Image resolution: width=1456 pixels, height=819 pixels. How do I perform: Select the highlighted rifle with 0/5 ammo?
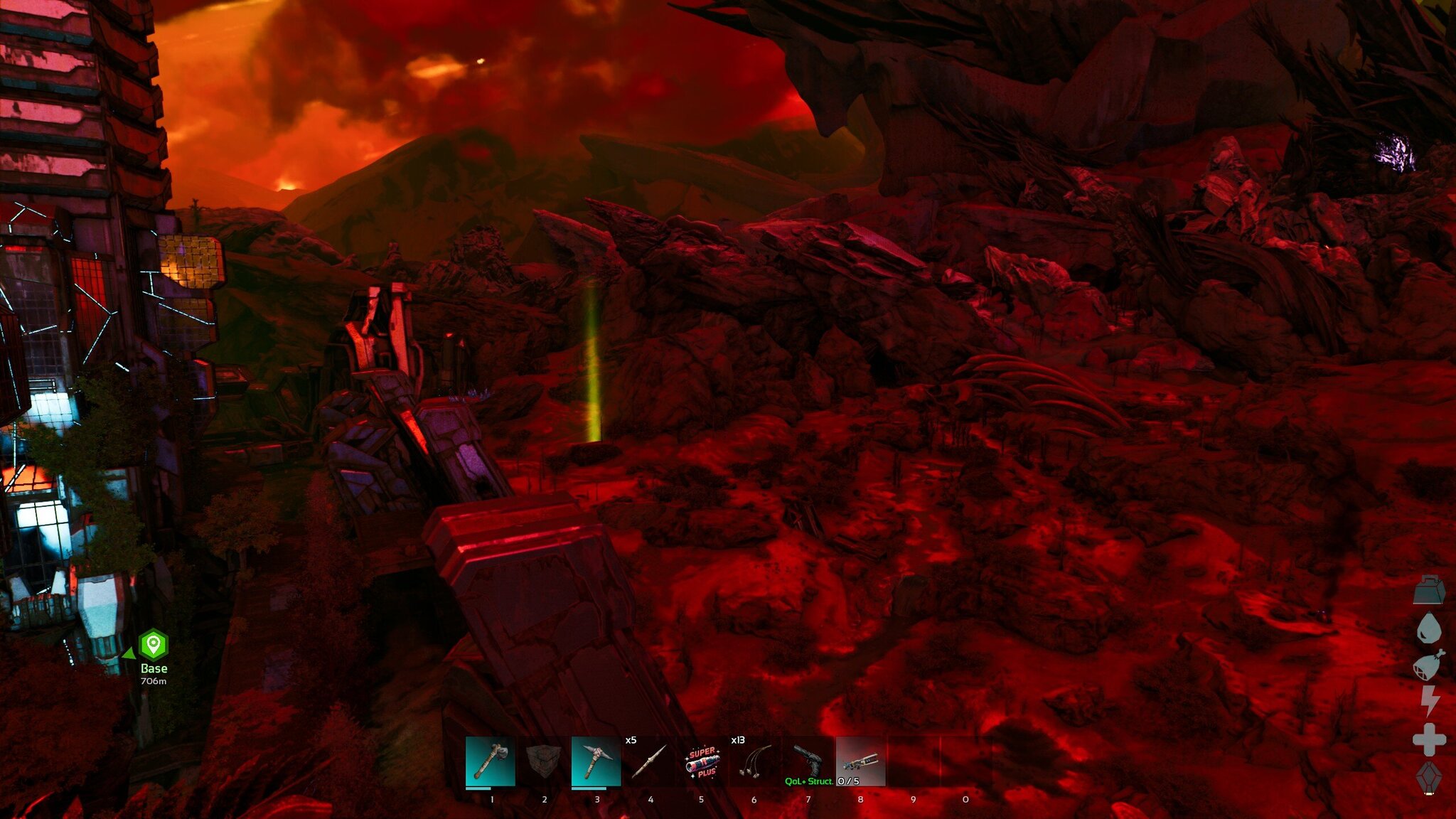[x=860, y=761]
